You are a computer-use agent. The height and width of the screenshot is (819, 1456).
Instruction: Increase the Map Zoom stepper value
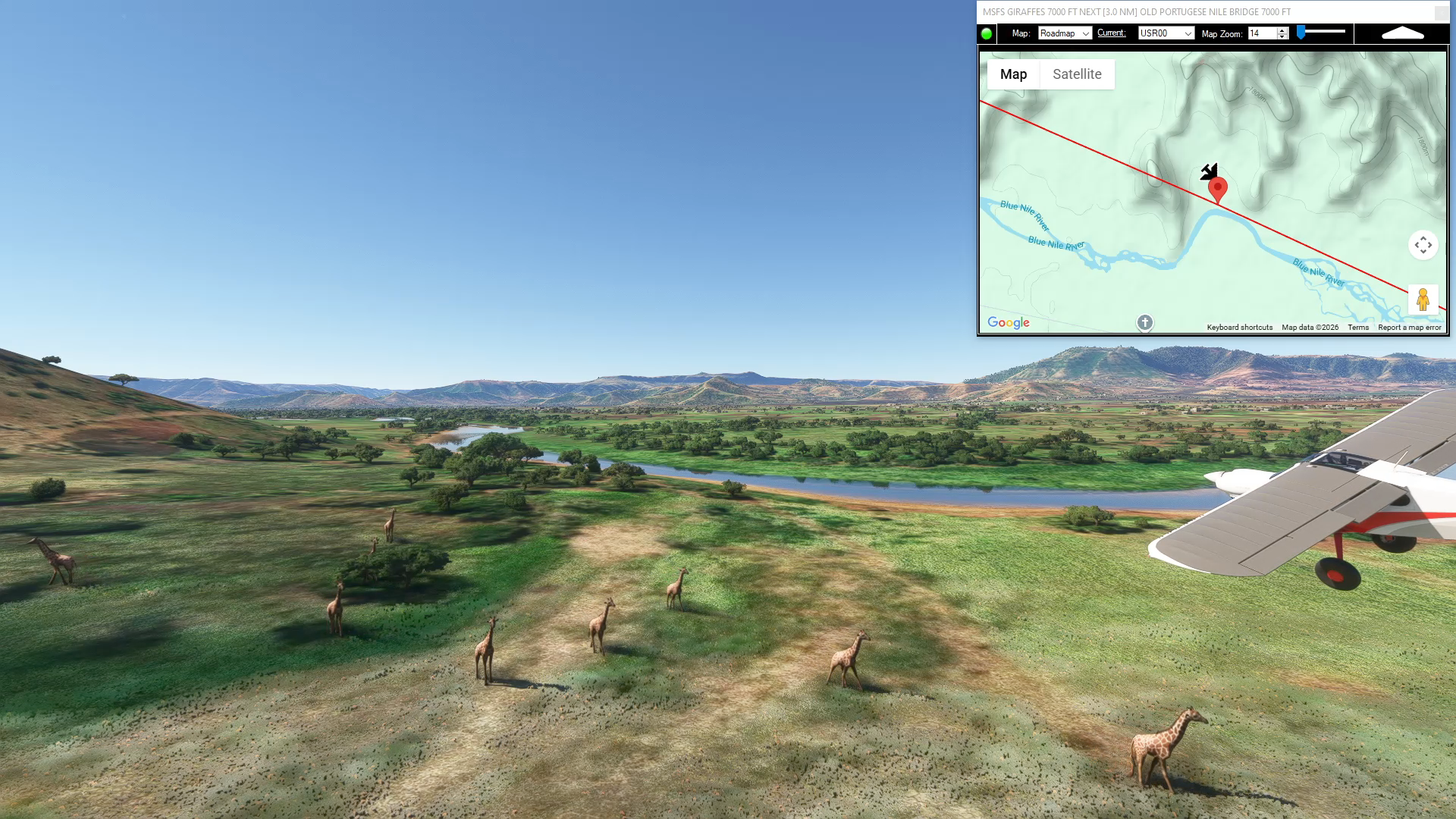click(1282, 30)
